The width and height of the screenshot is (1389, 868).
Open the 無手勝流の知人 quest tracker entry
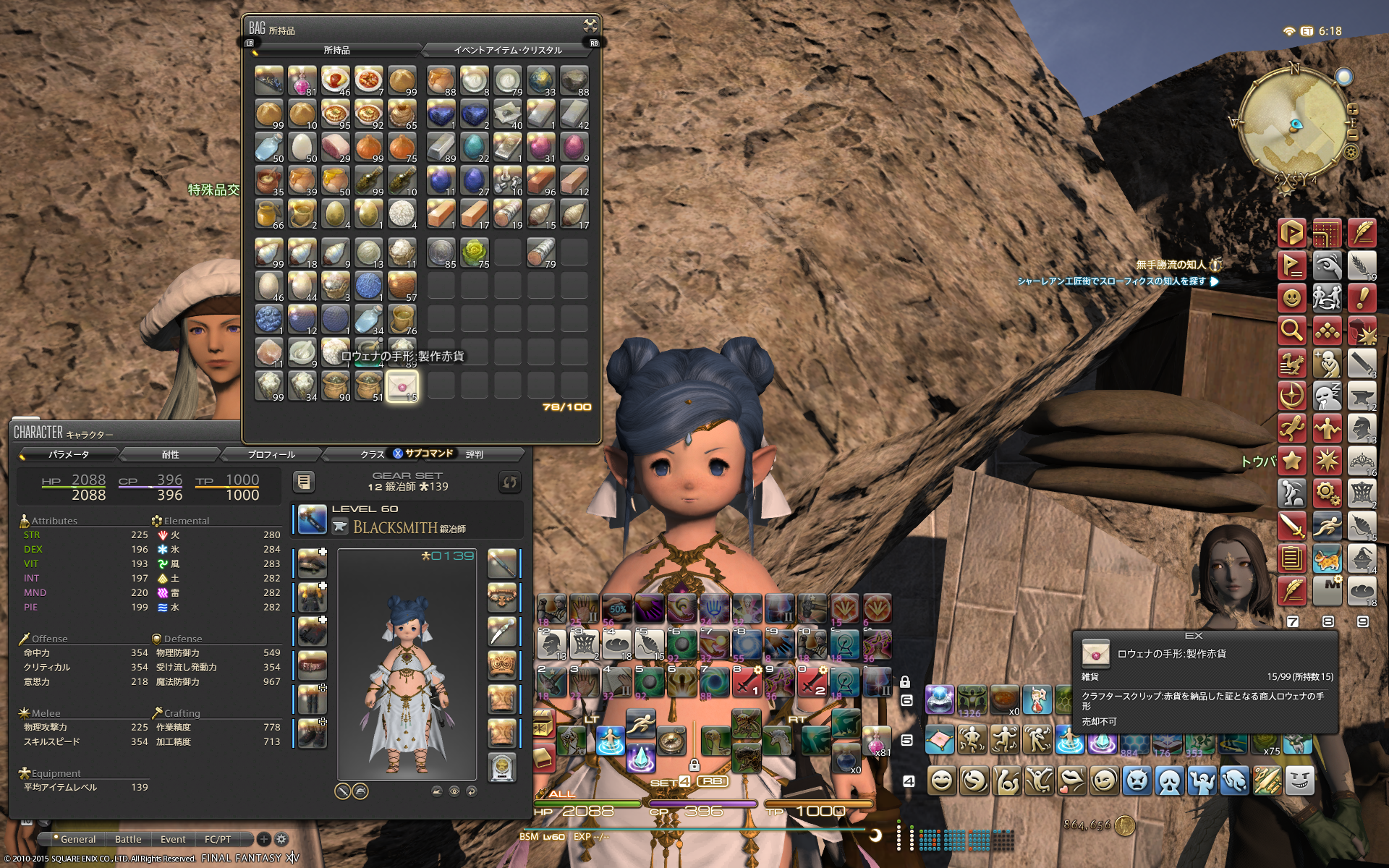1171,265
